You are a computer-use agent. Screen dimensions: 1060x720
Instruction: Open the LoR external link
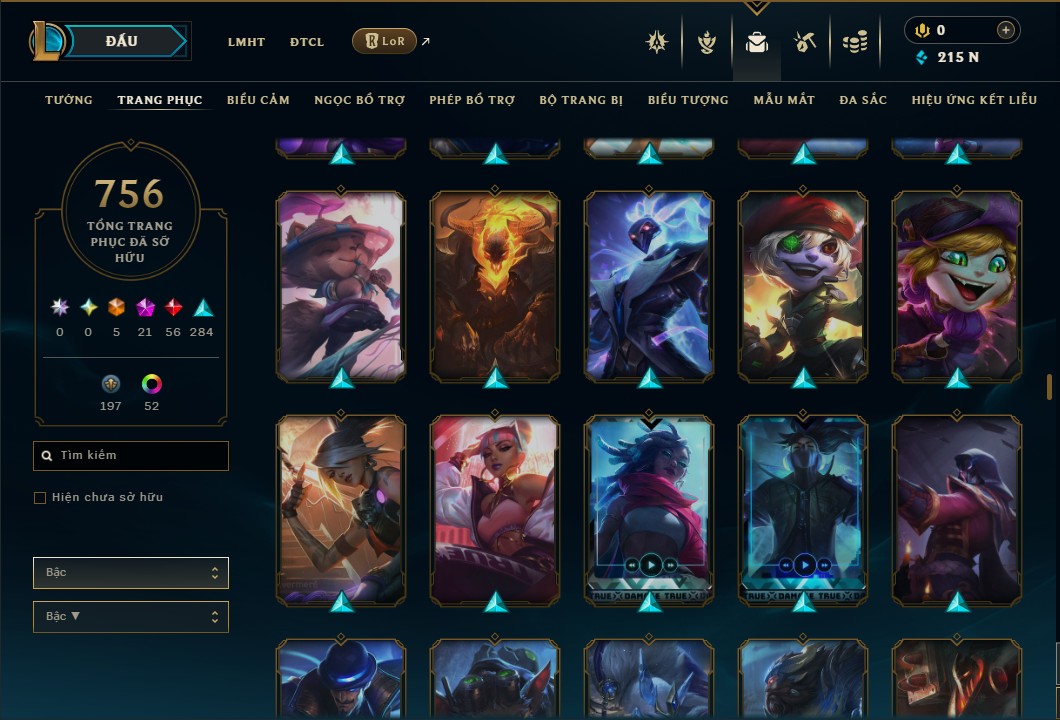[x=385, y=41]
